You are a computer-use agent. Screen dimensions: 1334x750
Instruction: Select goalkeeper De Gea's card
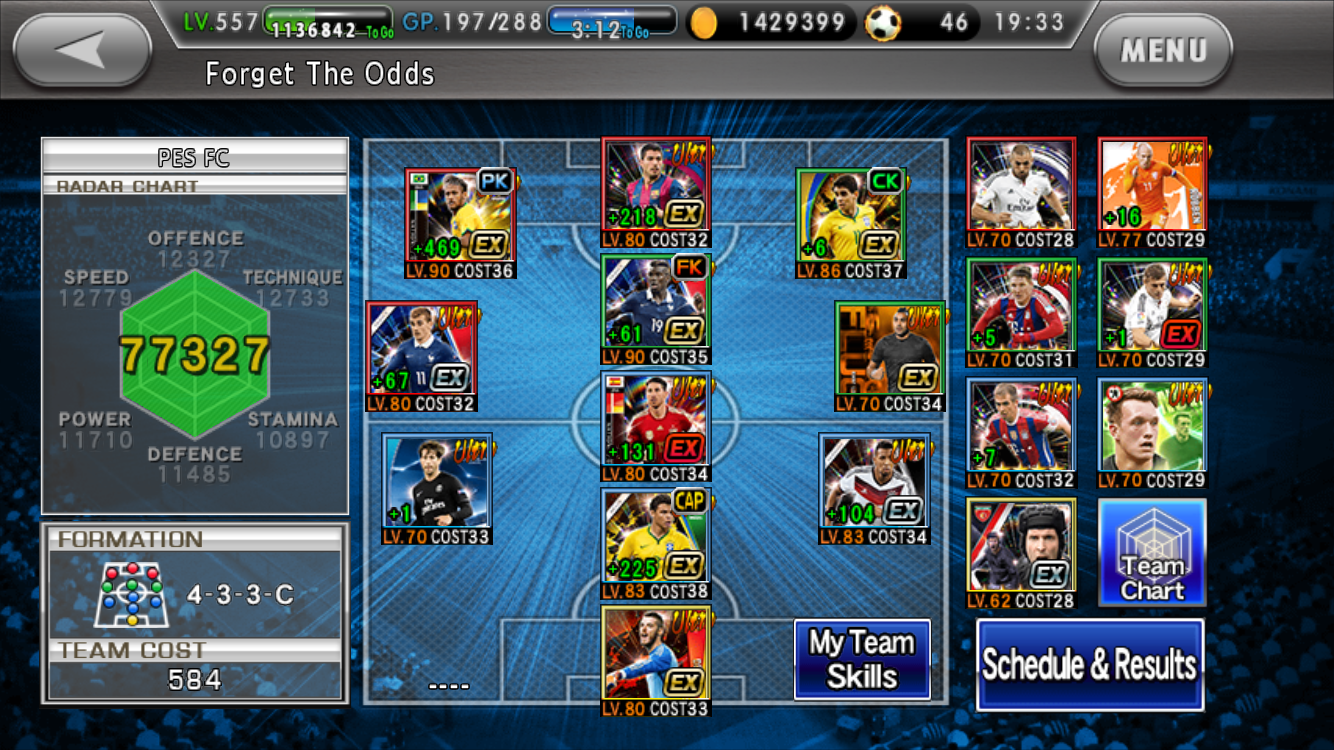[x=655, y=655]
